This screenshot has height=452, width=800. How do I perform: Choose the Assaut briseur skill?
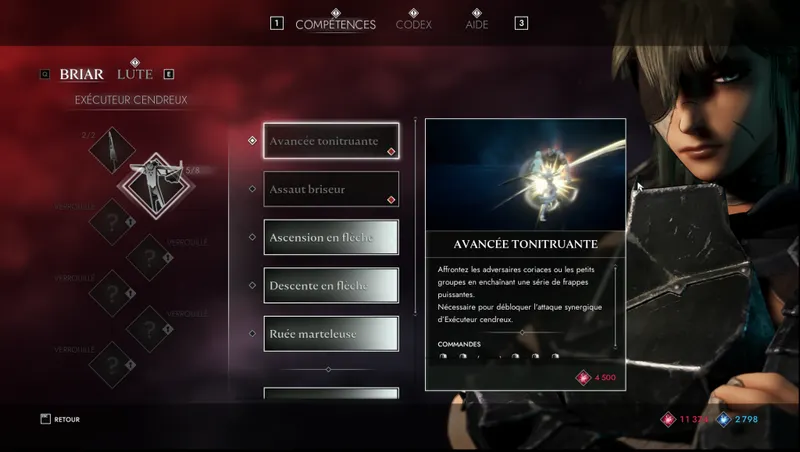pyautogui.click(x=331, y=189)
